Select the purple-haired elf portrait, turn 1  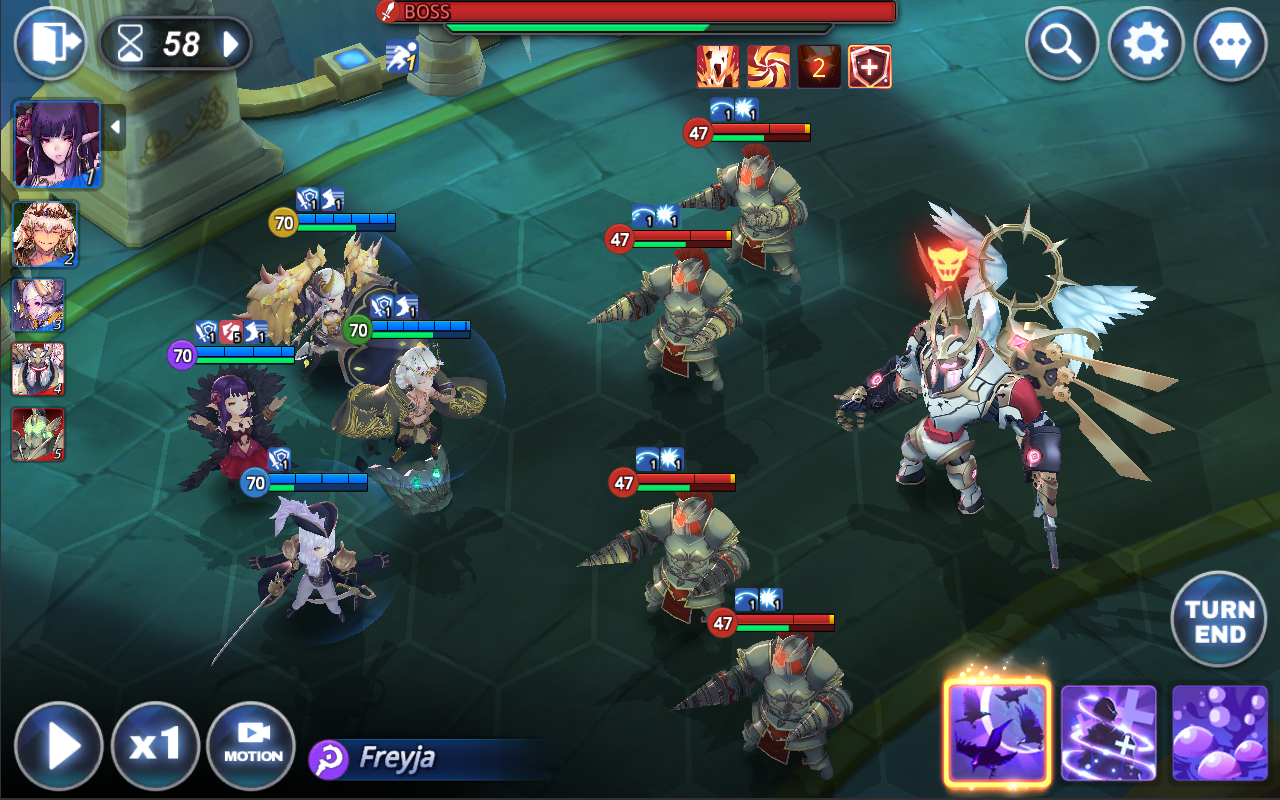click(57, 143)
